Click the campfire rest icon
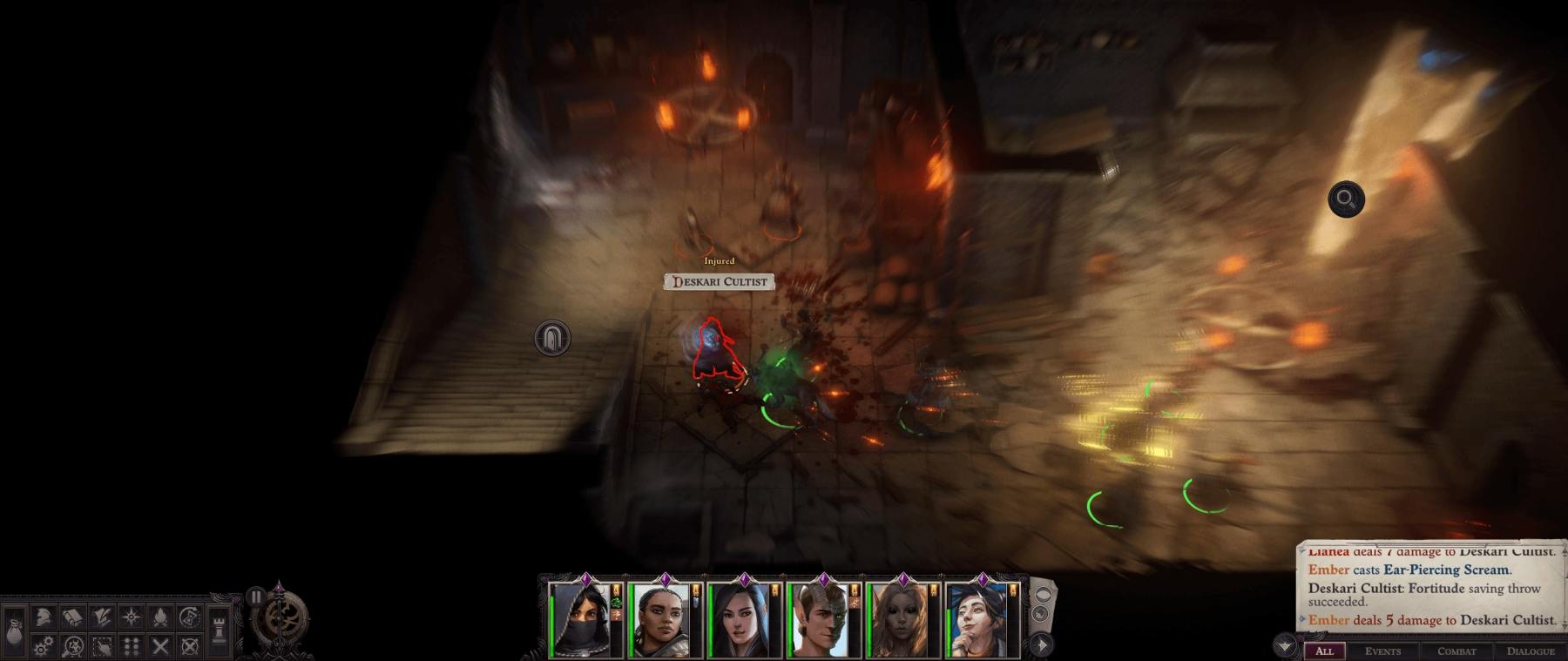The height and width of the screenshot is (661, 1568). click(x=160, y=617)
